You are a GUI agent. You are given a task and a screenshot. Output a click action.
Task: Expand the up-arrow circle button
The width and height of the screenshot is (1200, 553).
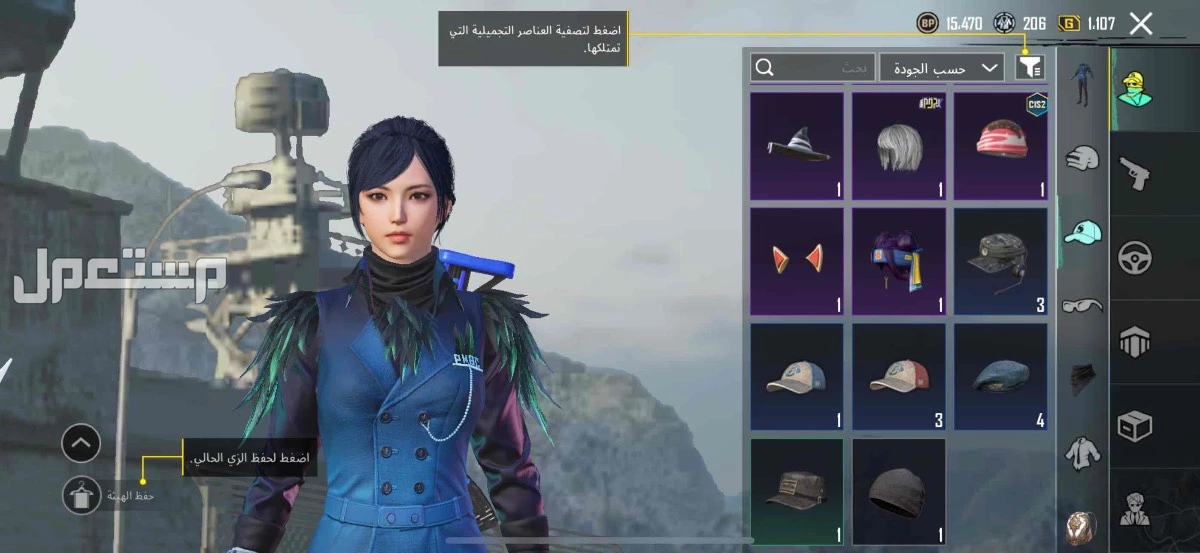(x=81, y=443)
